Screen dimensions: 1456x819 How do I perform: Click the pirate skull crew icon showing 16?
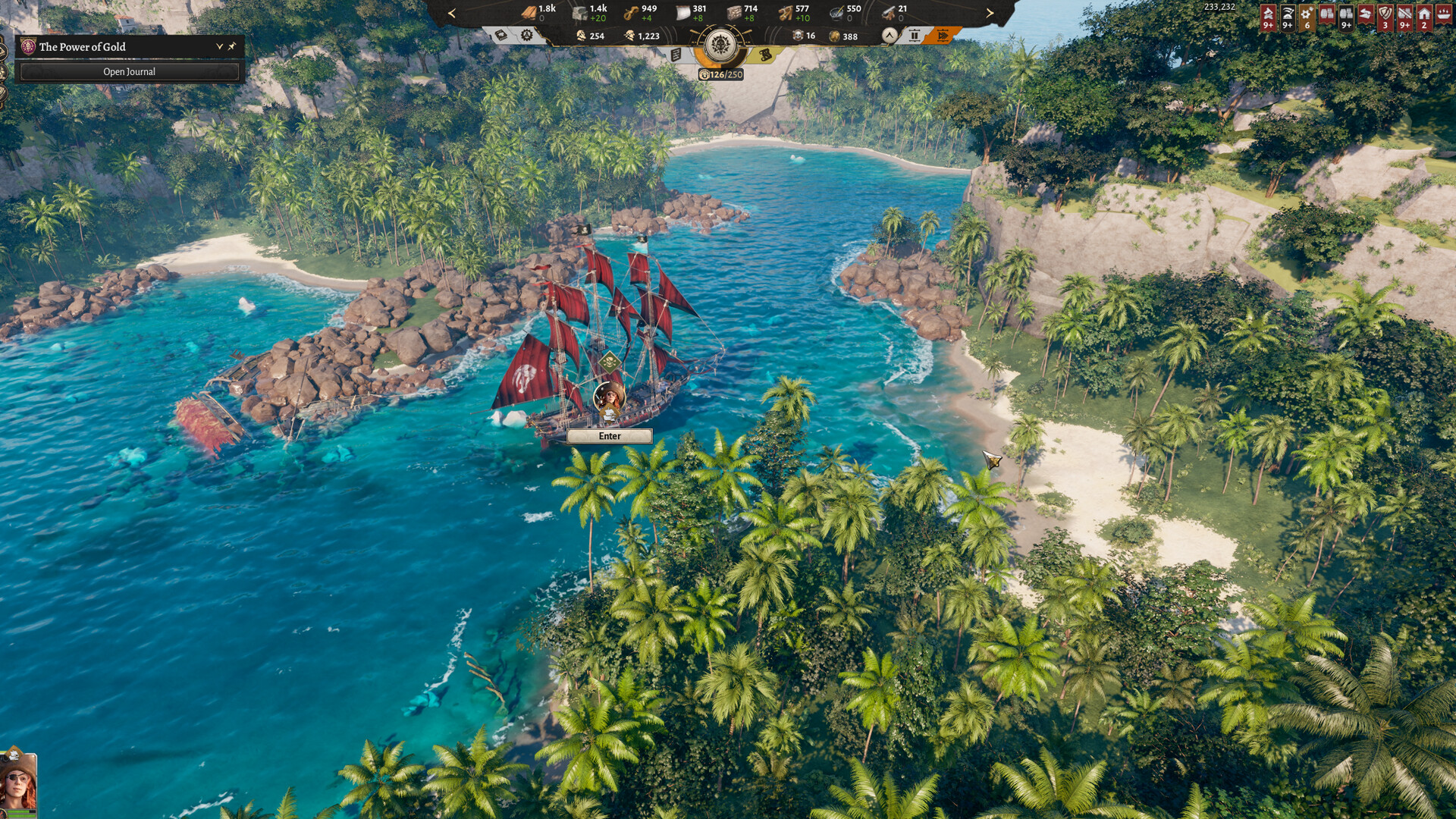pyautogui.click(x=798, y=36)
